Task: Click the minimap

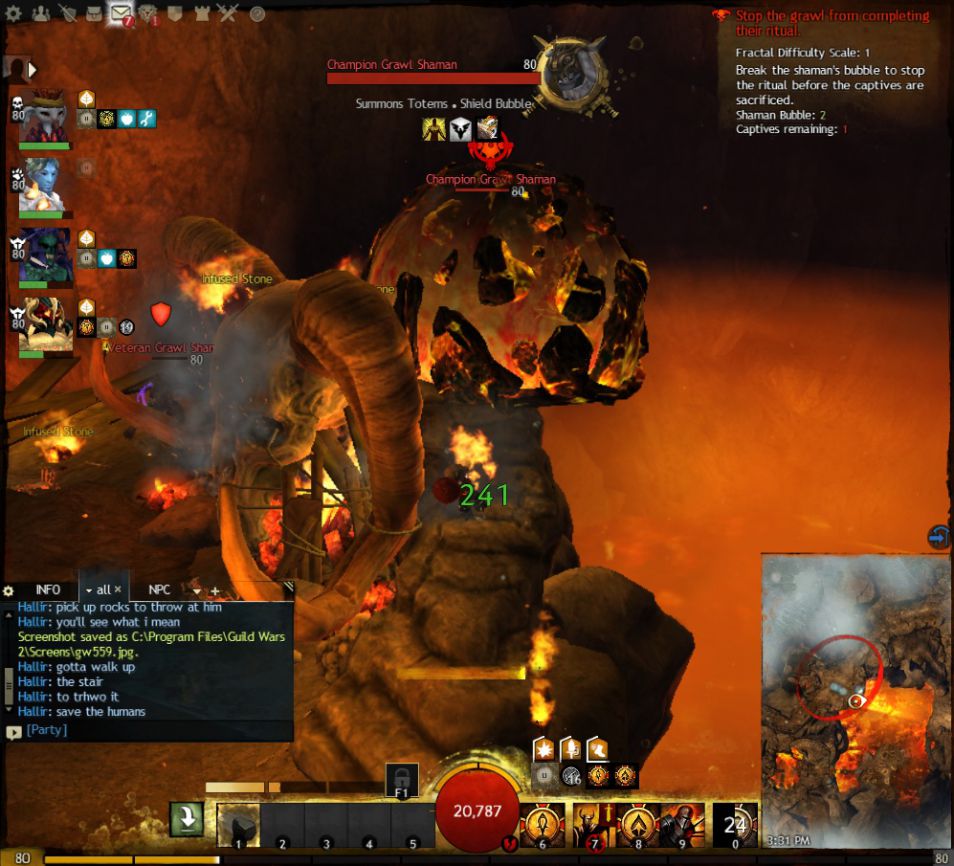Action: [x=855, y=690]
